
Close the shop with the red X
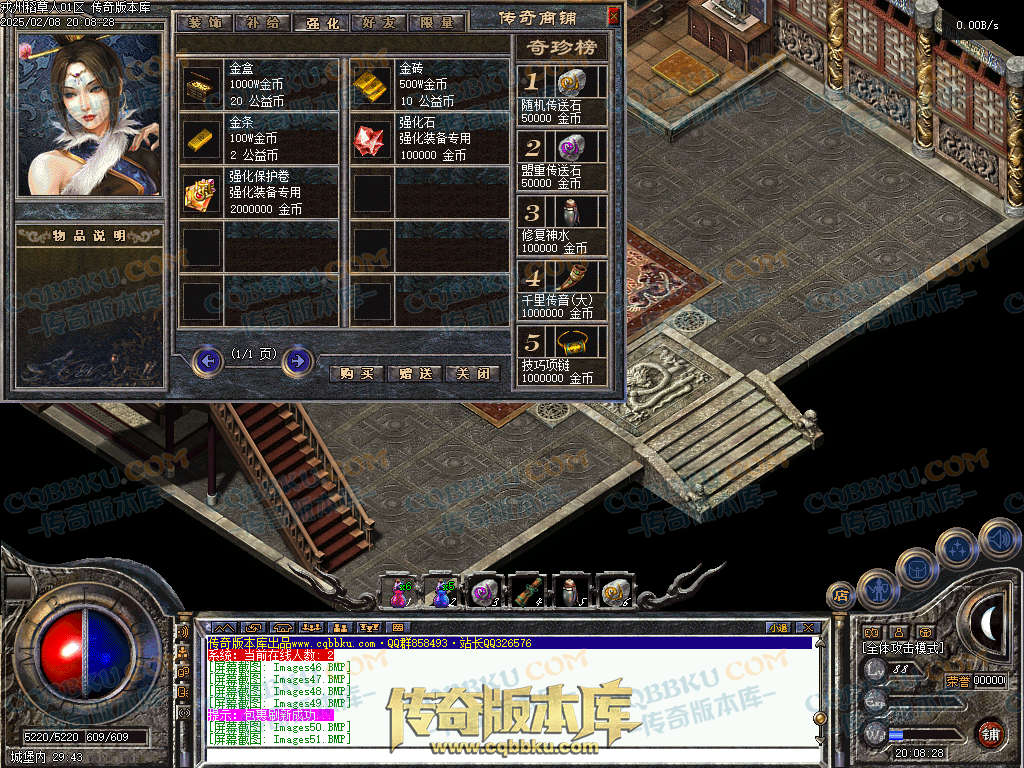(613, 16)
